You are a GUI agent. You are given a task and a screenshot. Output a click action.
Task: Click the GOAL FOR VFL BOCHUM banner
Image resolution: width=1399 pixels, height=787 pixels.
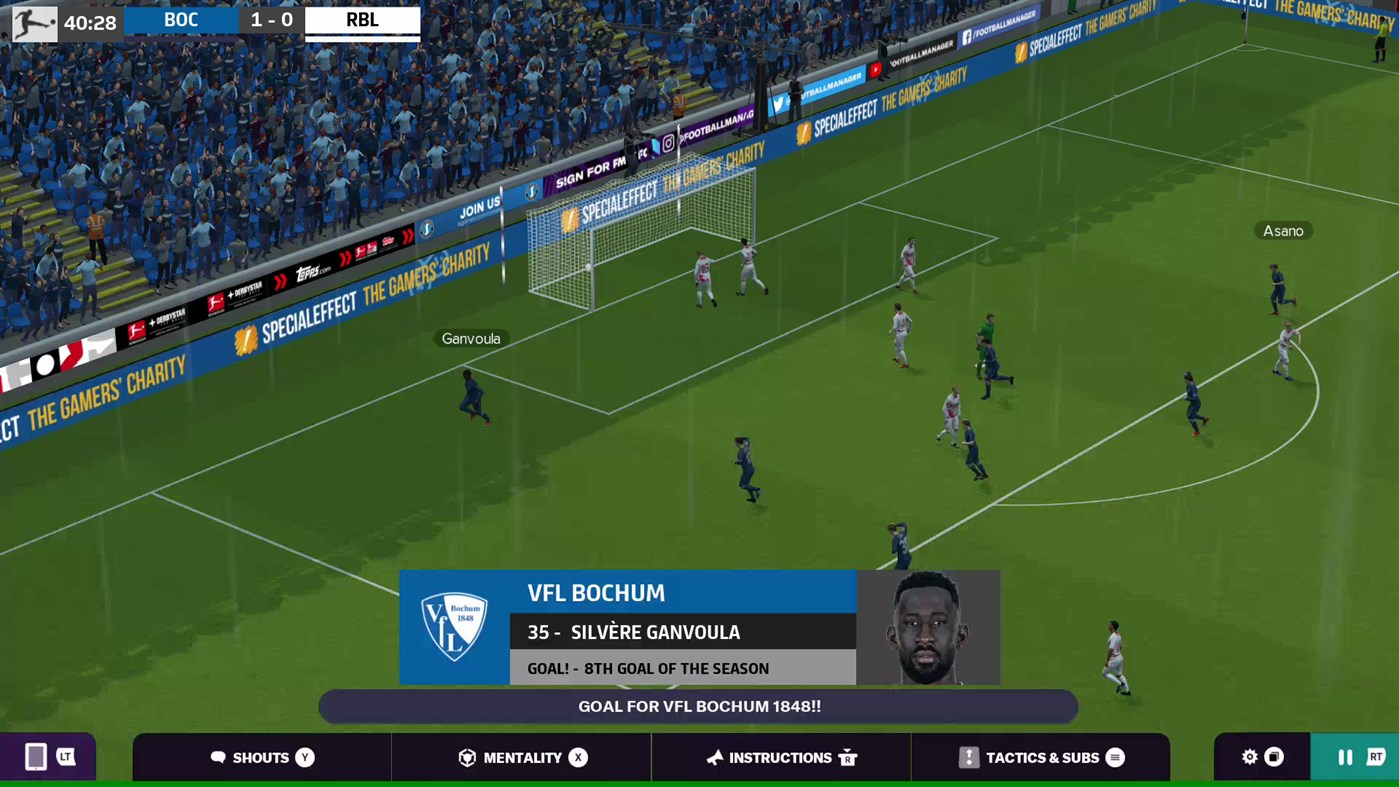698,706
